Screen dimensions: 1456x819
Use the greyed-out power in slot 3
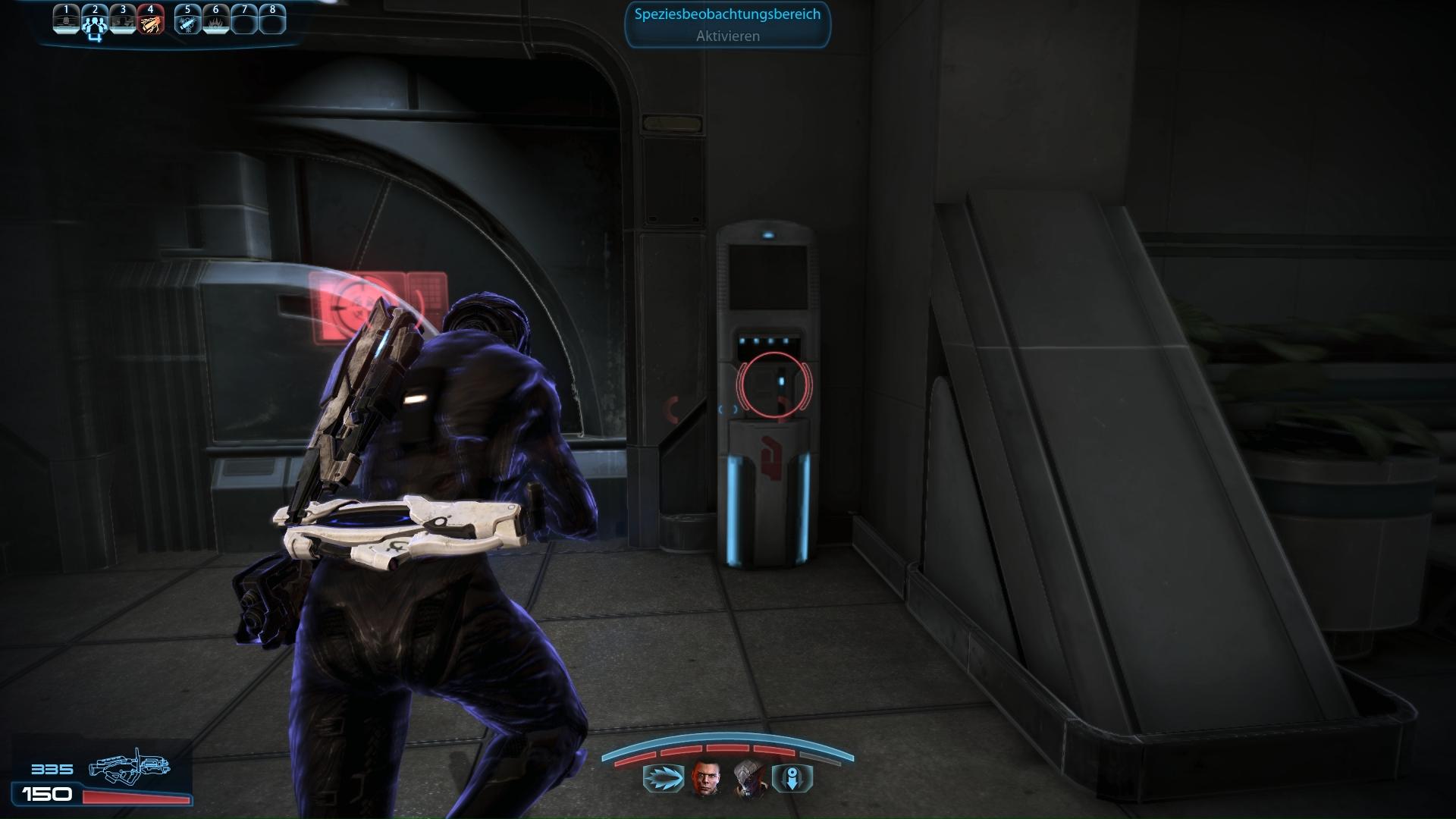123,20
